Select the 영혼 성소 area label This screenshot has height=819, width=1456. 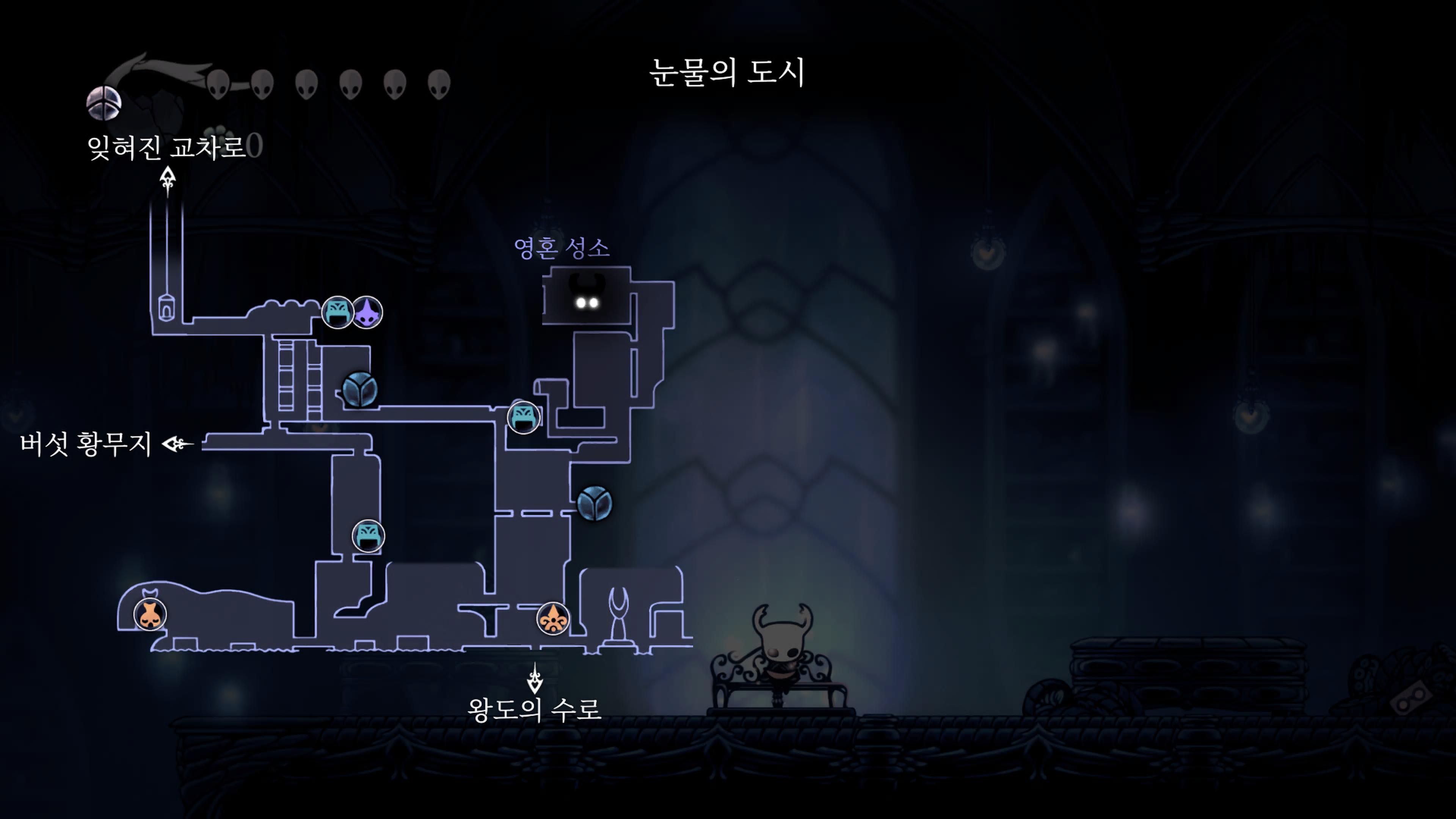[x=561, y=248]
